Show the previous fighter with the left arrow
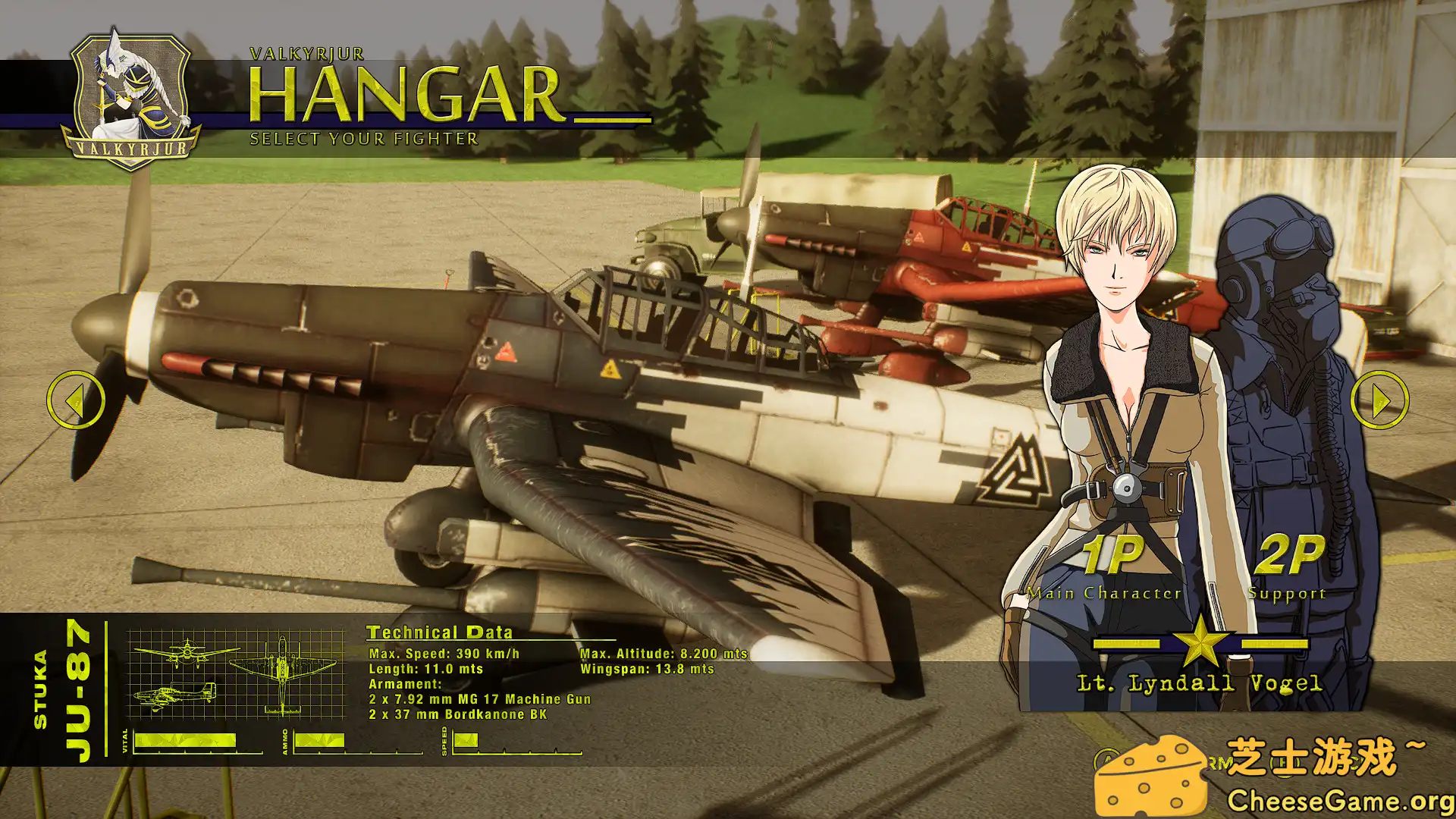The width and height of the screenshot is (1456, 819). [76, 400]
